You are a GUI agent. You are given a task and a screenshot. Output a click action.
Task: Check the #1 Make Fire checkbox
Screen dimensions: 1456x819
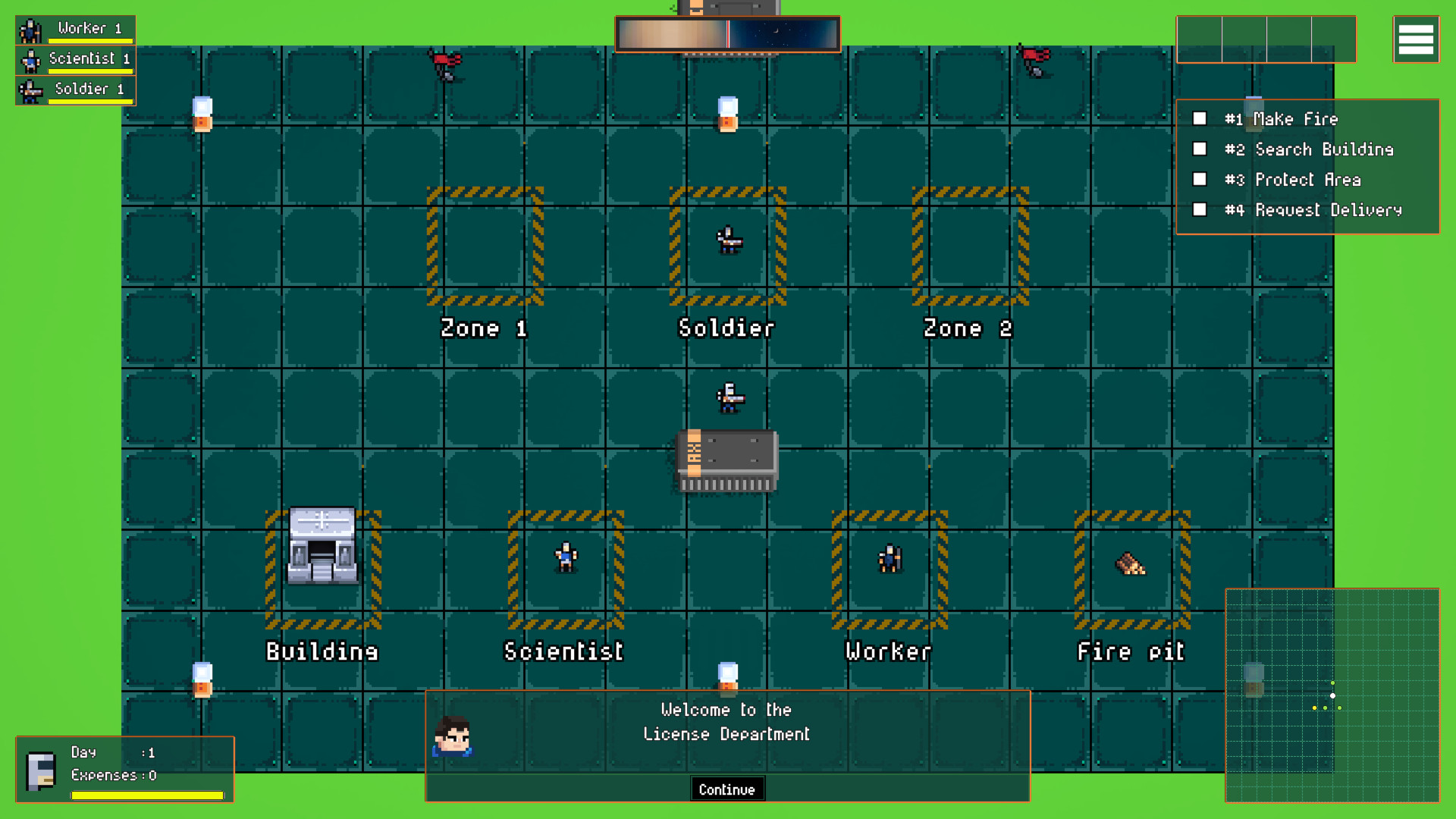pyautogui.click(x=1200, y=118)
